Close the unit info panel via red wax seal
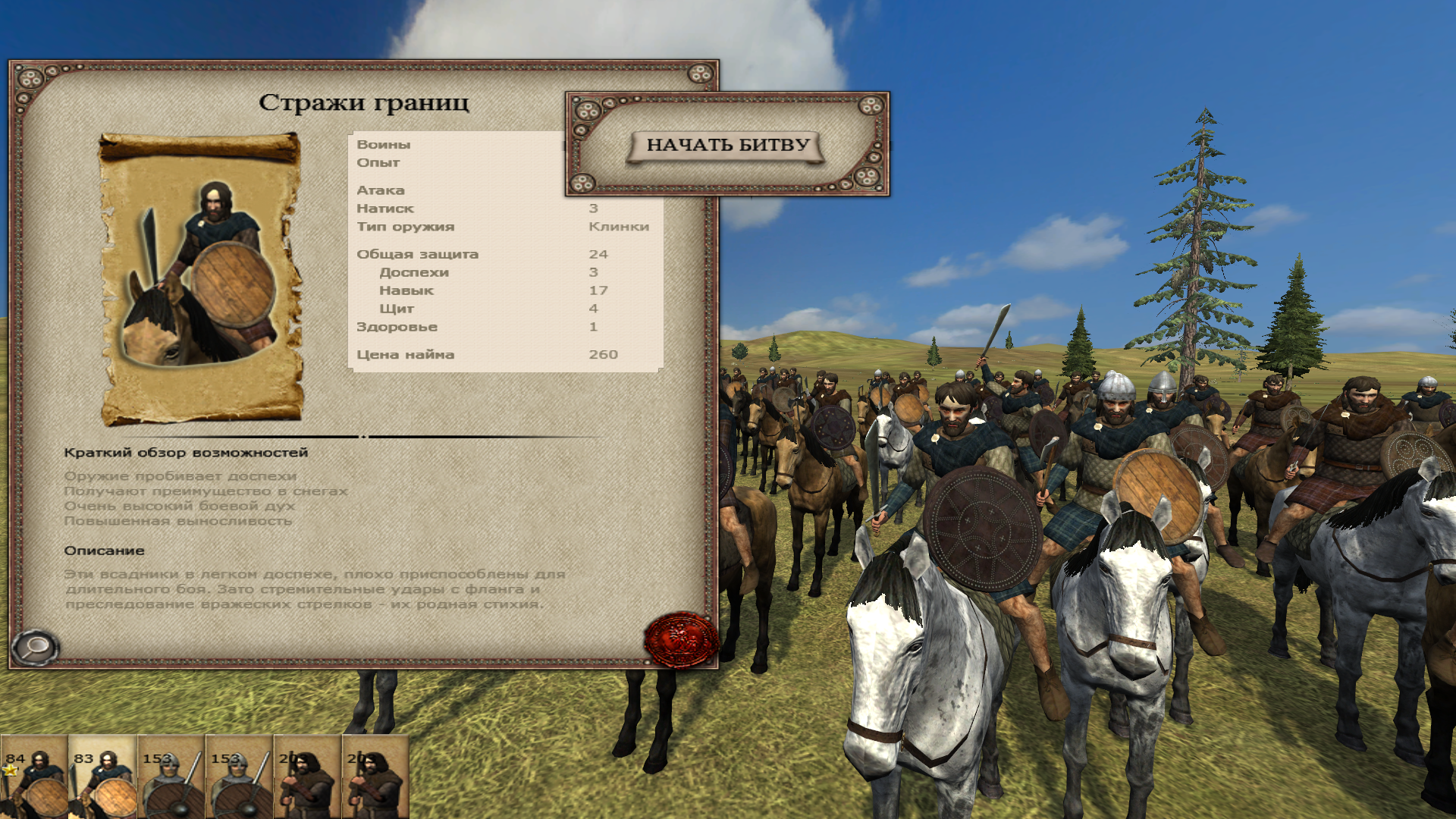The height and width of the screenshot is (819, 1456). pos(680,639)
